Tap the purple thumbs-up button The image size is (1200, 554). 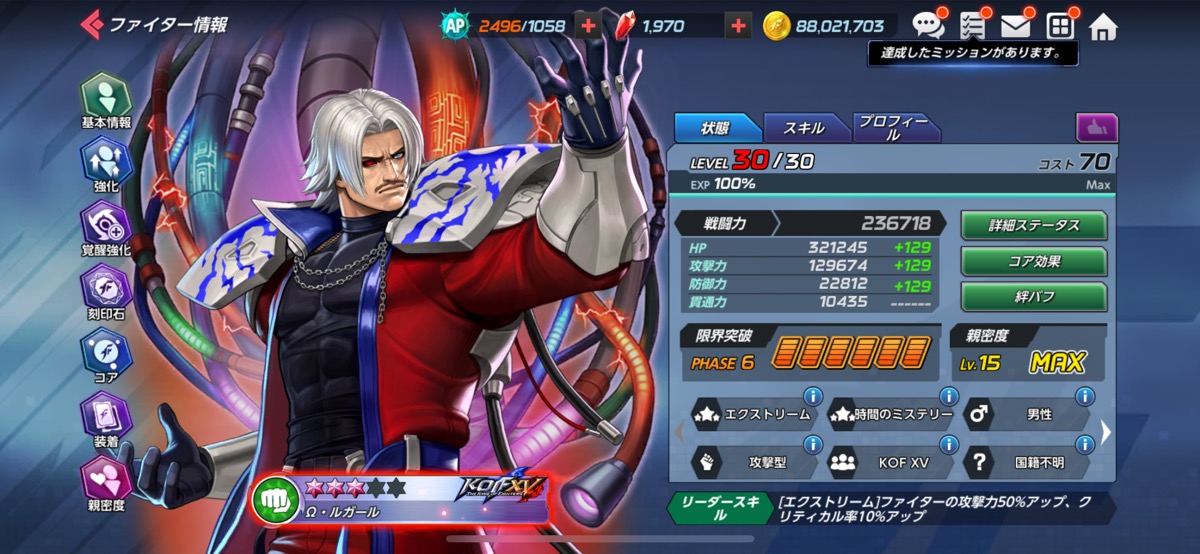tap(1096, 128)
